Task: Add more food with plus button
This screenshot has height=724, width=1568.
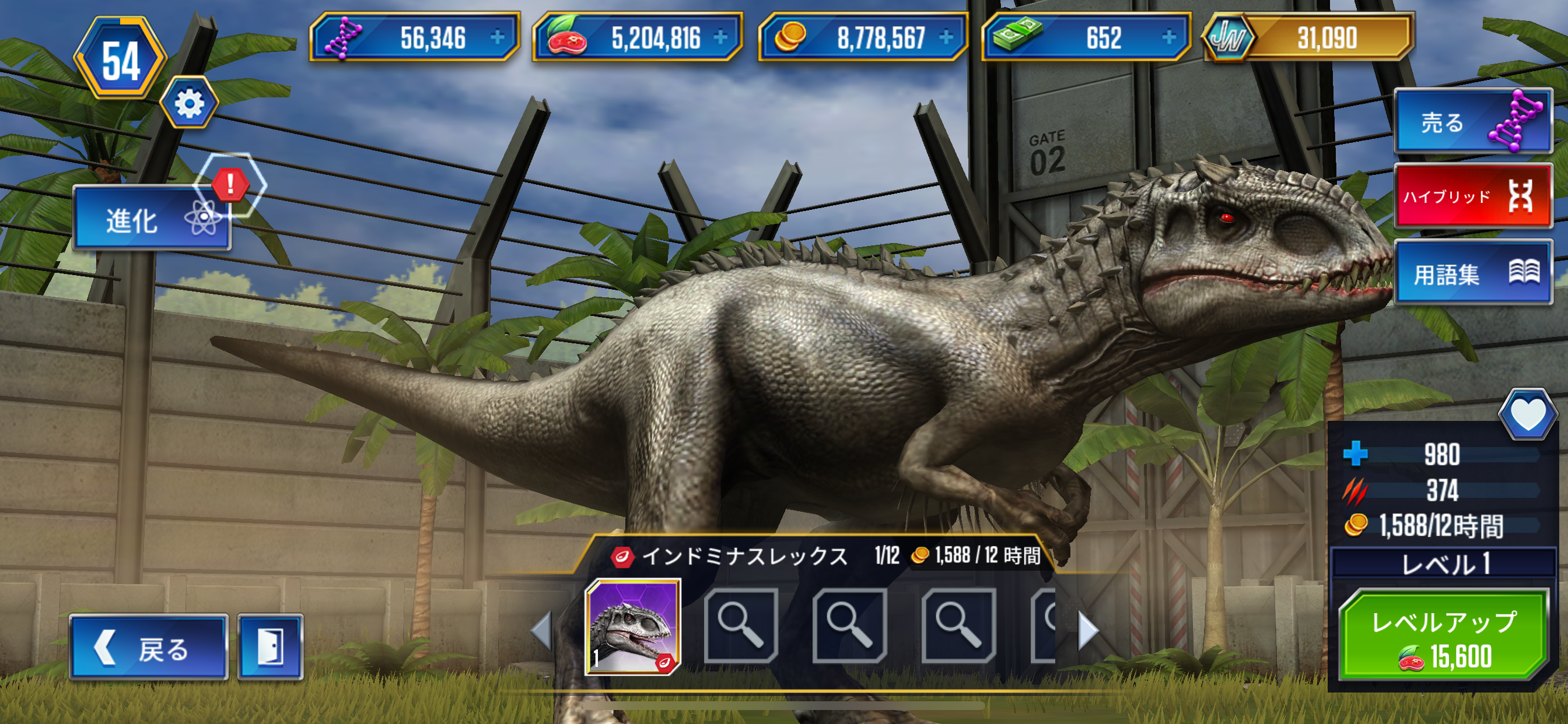Action: pyautogui.click(x=720, y=38)
